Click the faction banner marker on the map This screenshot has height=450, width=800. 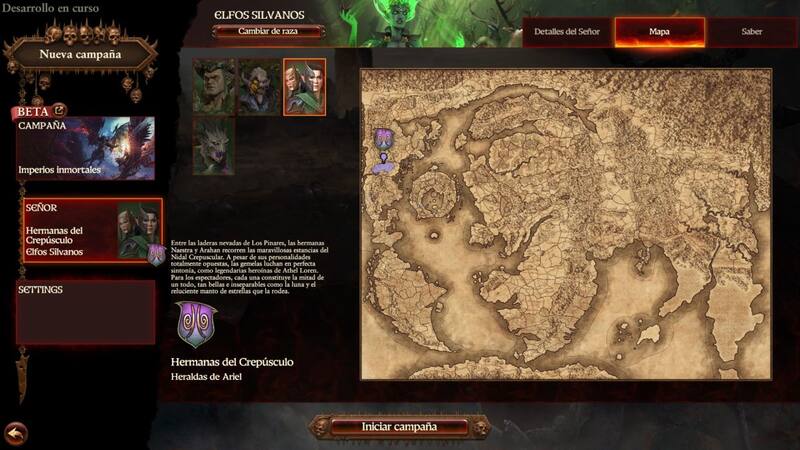pos(383,143)
